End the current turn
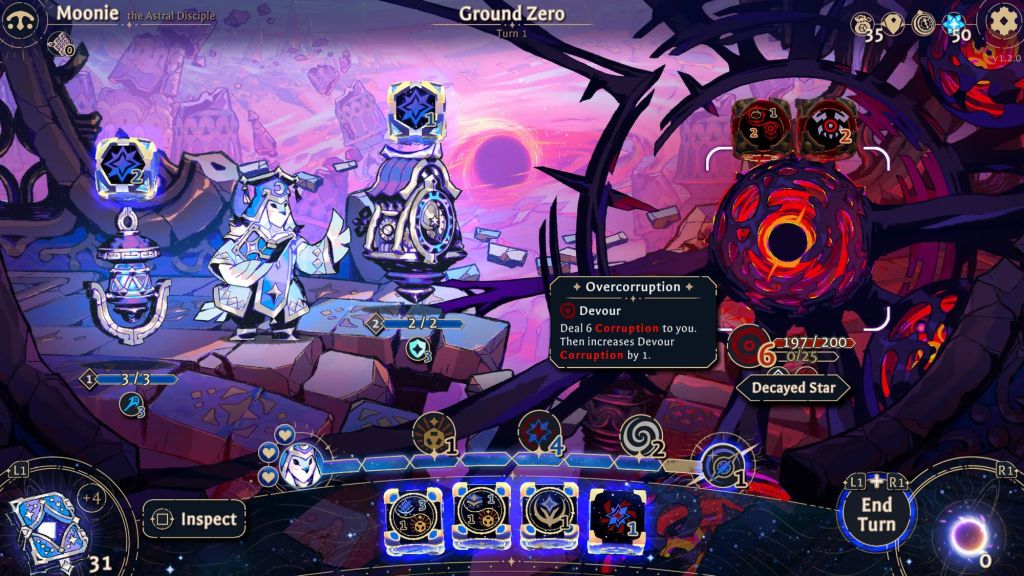The width and height of the screenshot is (1024, 576). 876,513
